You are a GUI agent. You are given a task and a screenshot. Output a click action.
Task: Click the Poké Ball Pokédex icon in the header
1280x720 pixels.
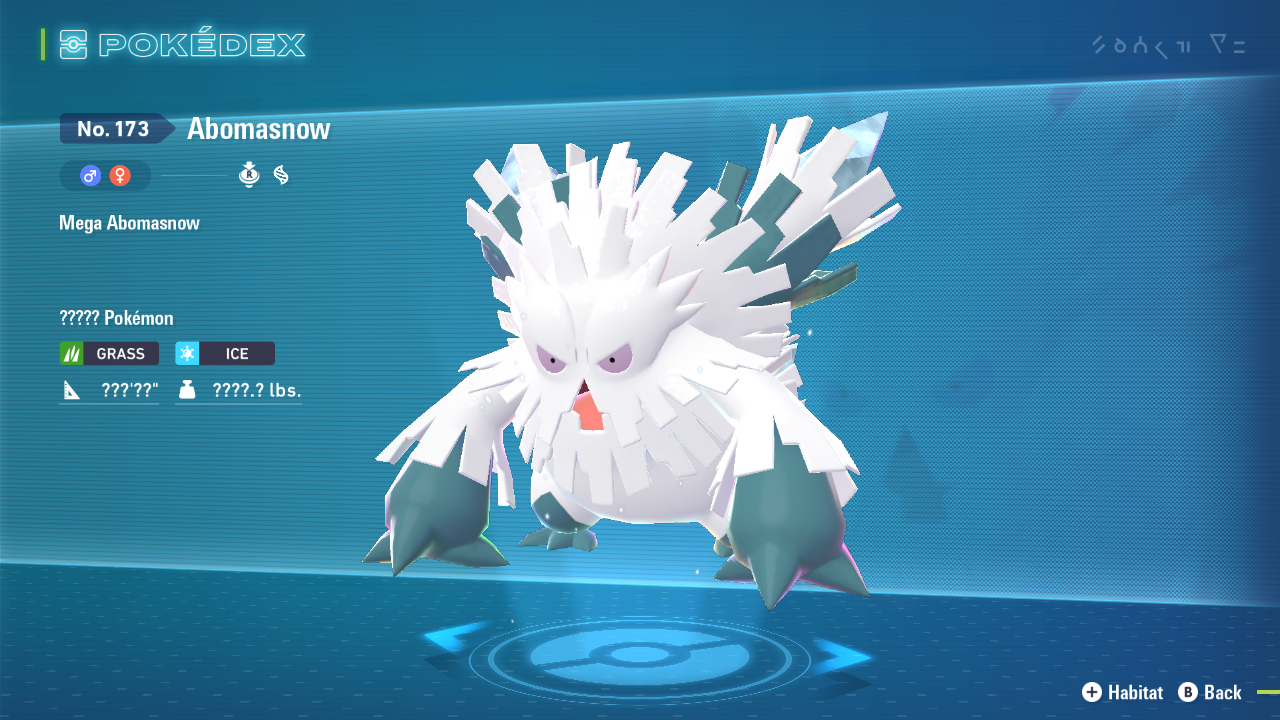(x=72, y=44)
